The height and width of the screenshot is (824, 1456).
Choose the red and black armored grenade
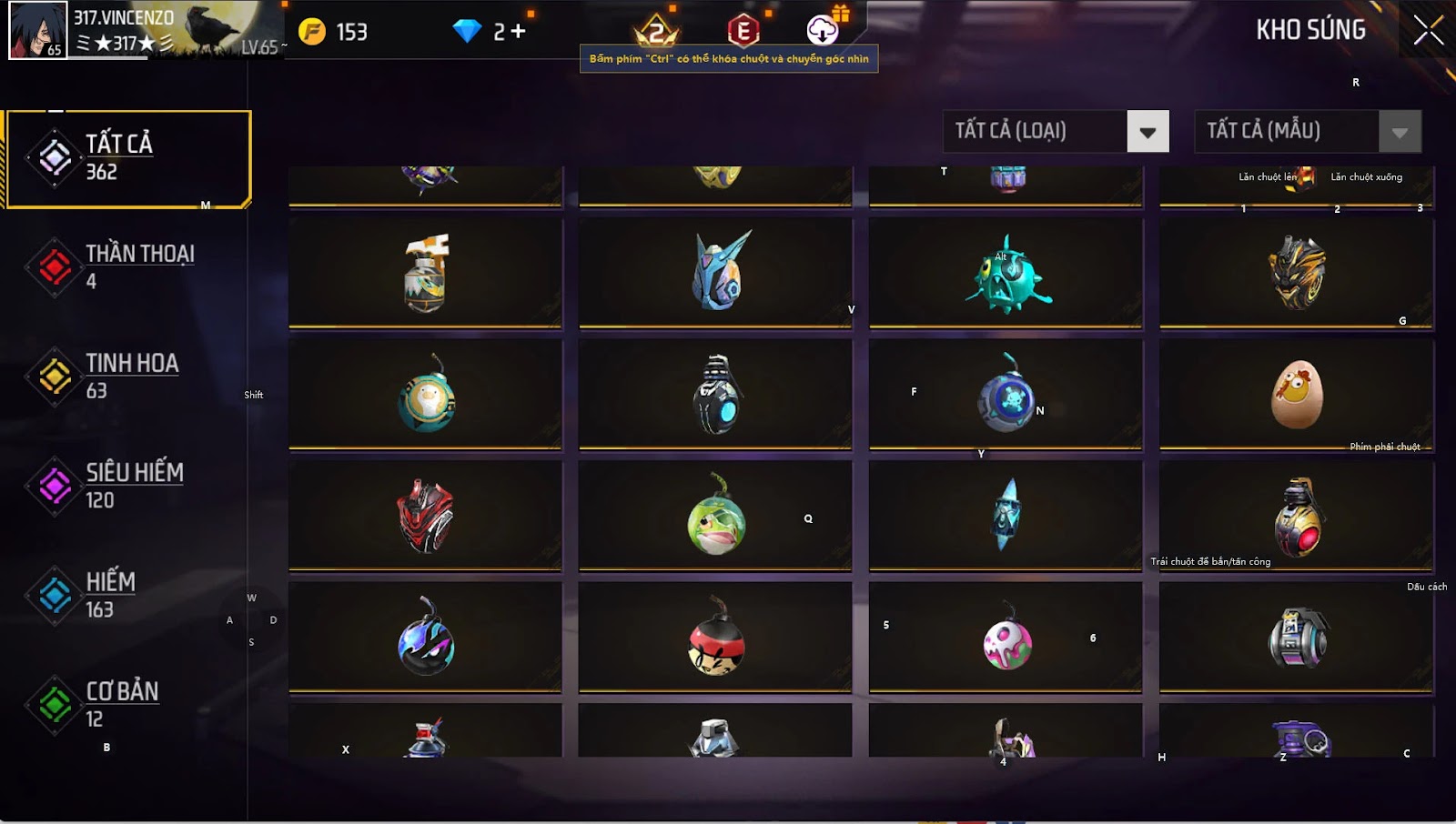tap(425, 516)
